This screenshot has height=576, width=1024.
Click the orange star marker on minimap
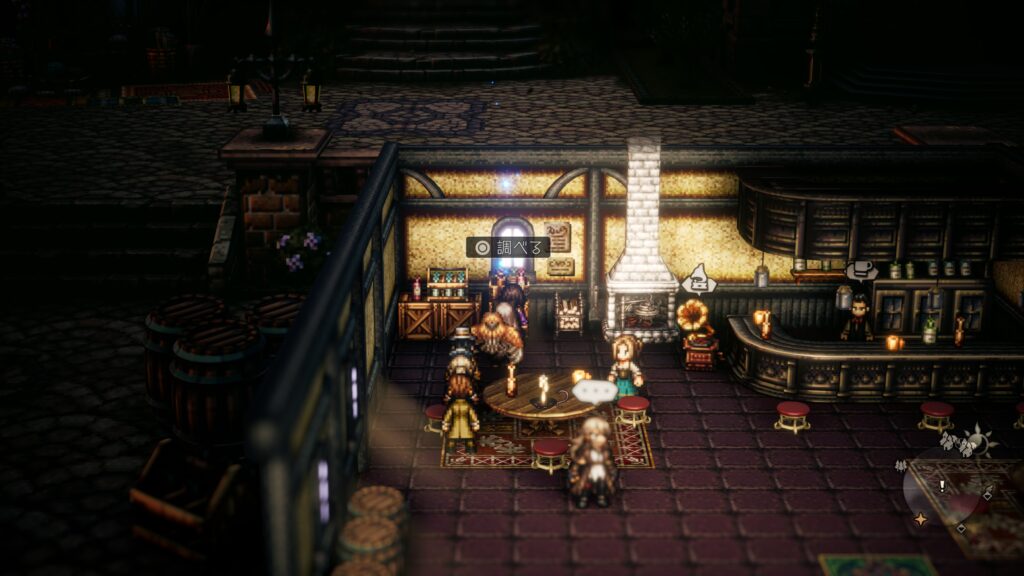click(919, 519)
